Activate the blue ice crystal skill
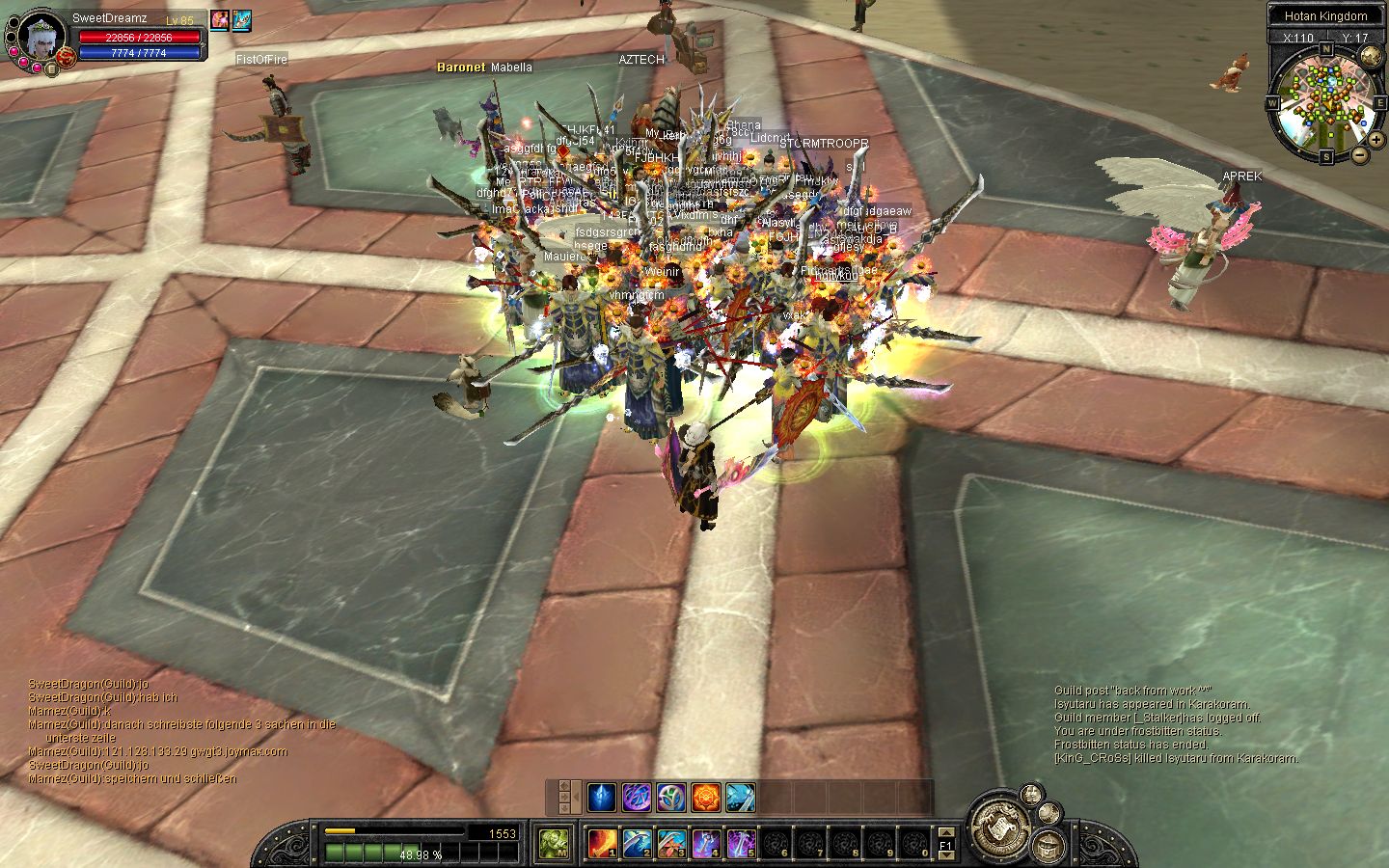The image size is (1389, 868). (602, 798)
